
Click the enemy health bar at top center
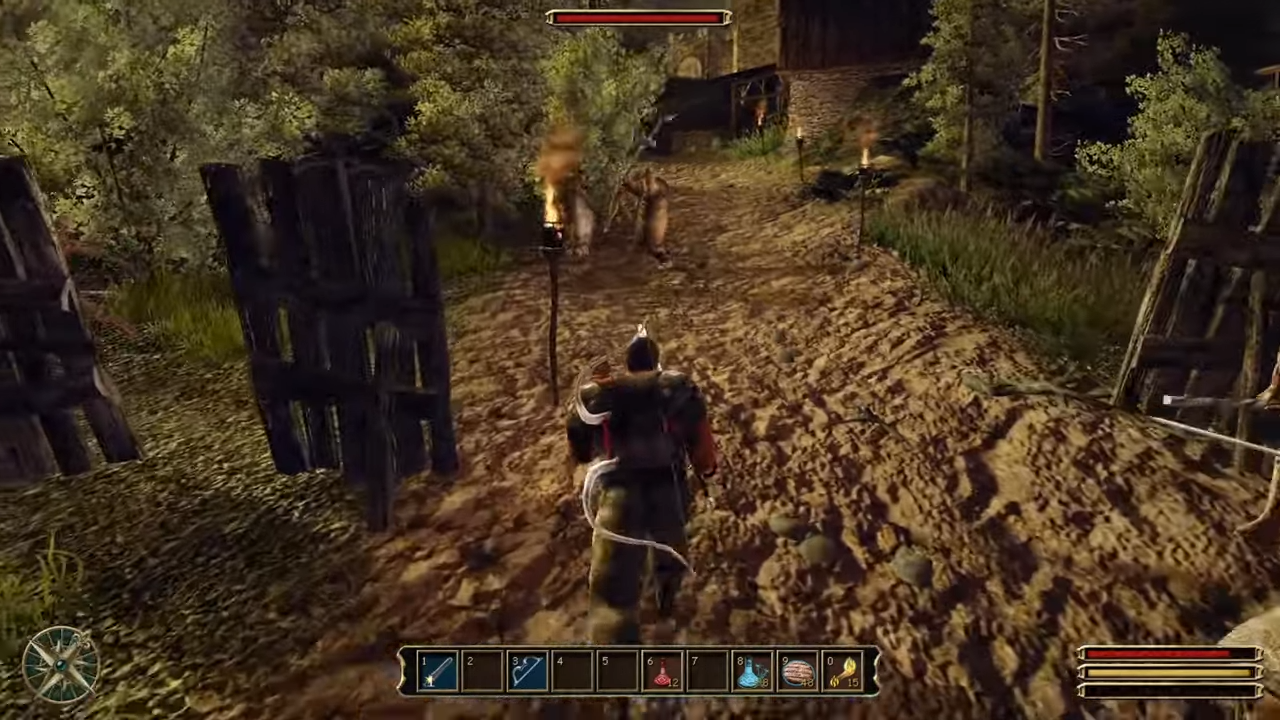(x=638, y=16)
